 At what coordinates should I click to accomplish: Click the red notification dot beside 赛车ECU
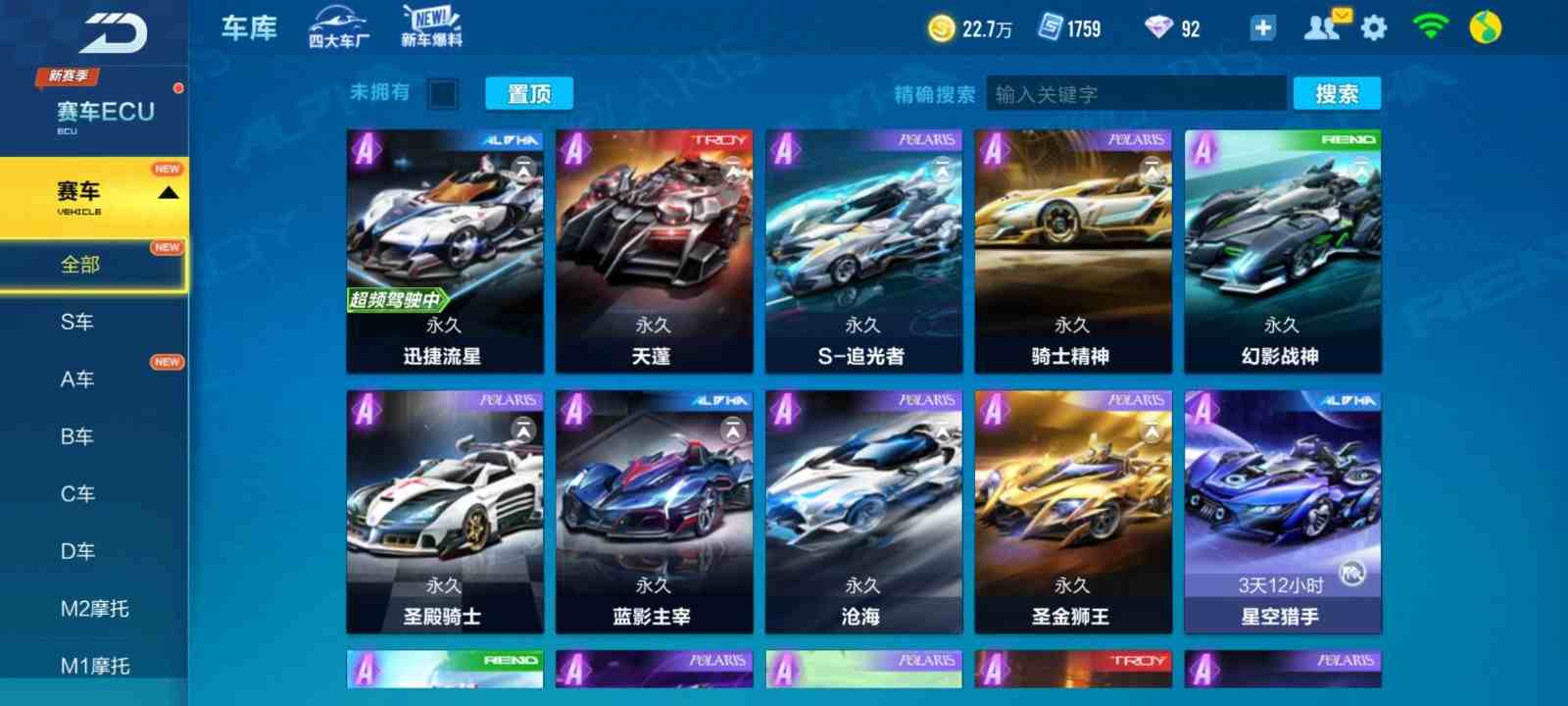tap(177, 87)
